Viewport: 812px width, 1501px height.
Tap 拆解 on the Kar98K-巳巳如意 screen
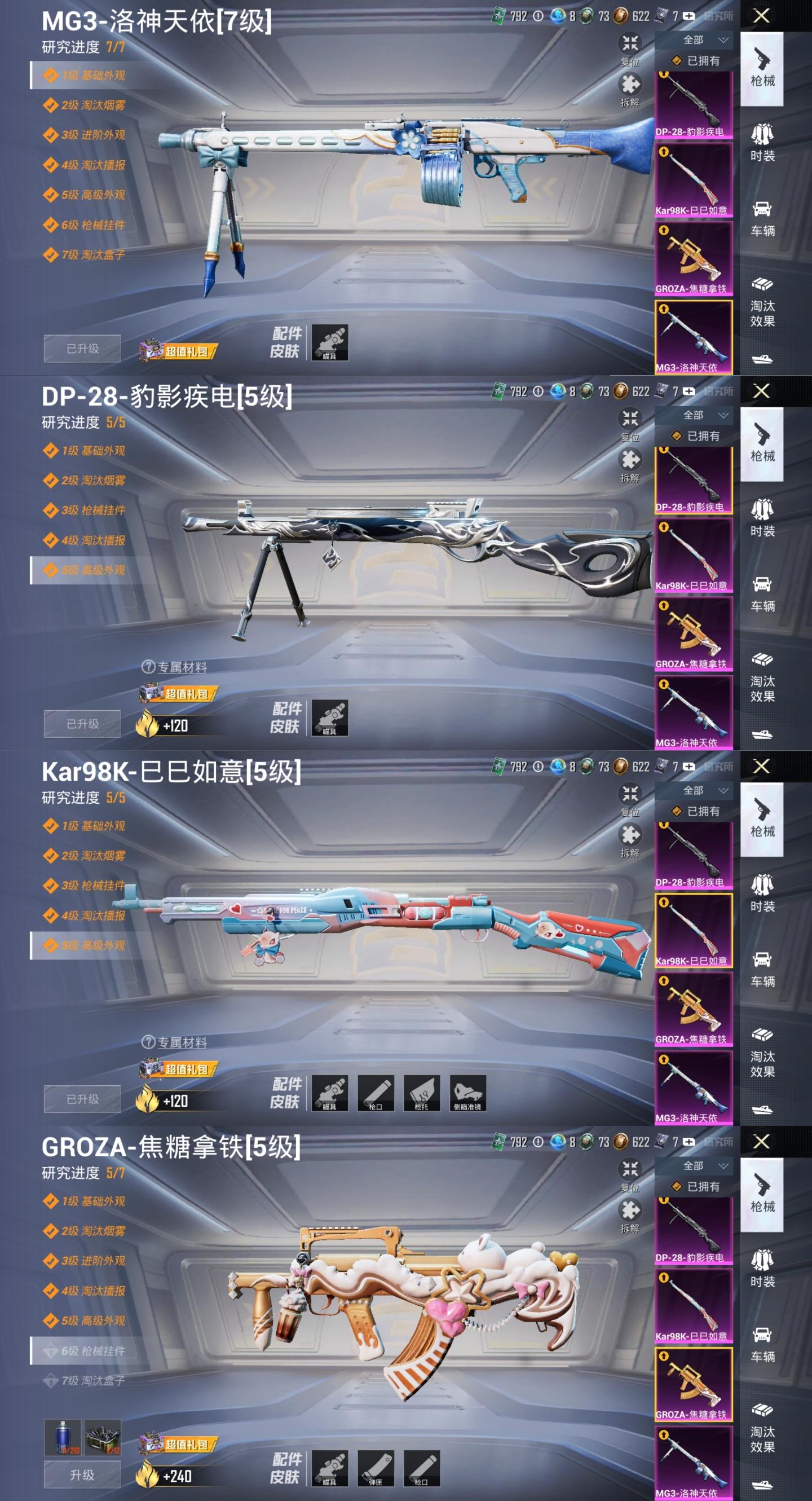coord(630,840)
